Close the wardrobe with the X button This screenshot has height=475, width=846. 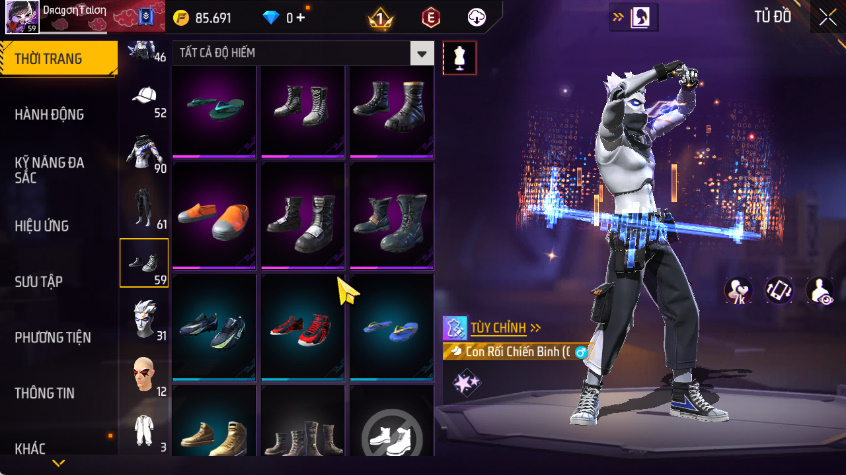point(827,17)
